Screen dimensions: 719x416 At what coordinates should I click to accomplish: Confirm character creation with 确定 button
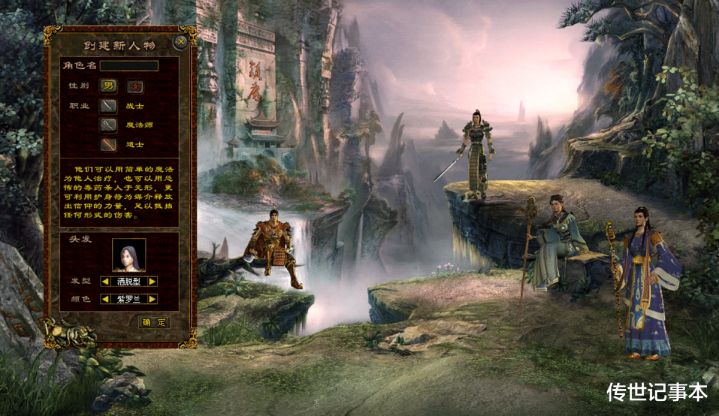point(153,322)
